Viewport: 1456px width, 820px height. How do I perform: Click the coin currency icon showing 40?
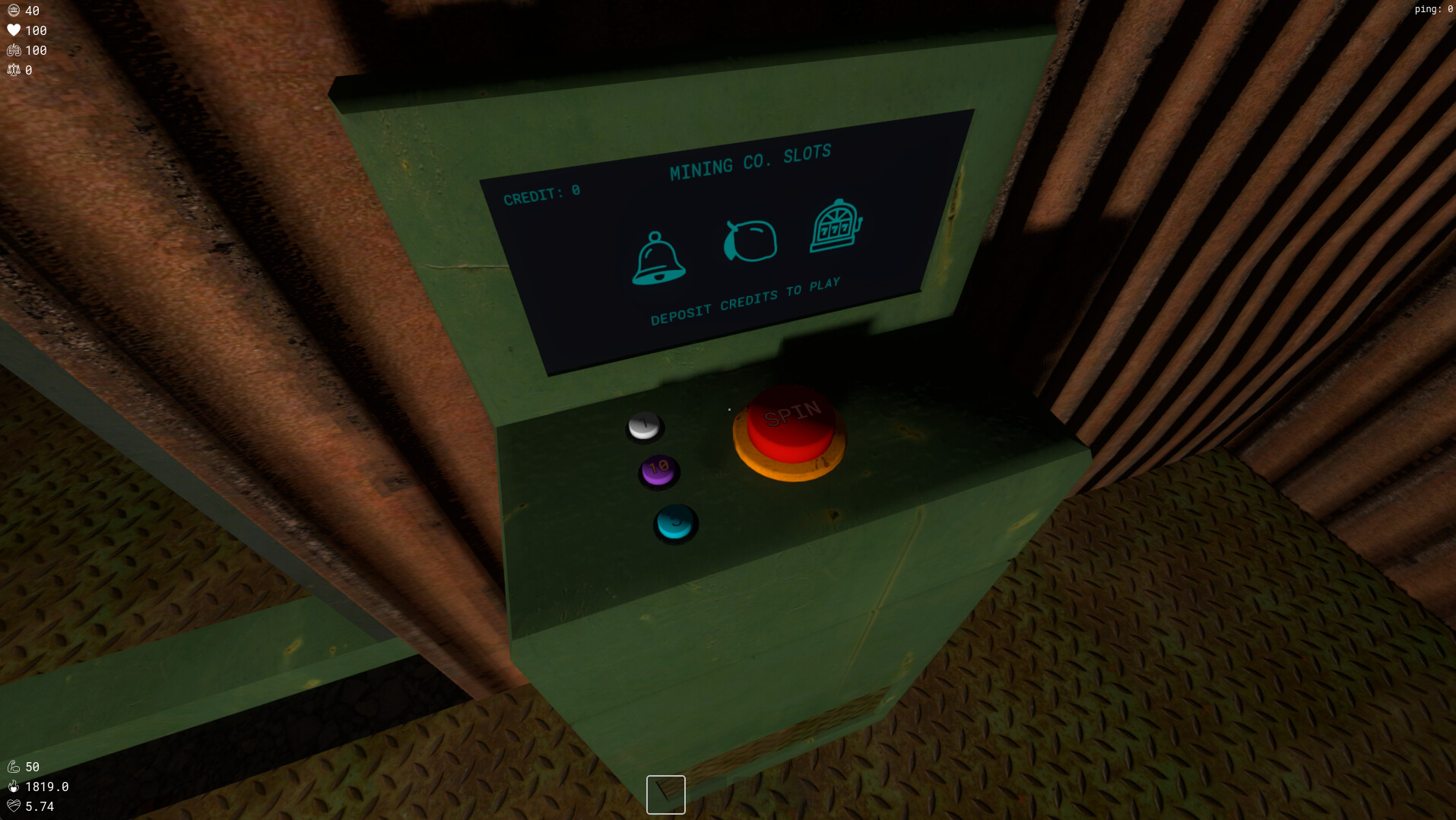pyautogui.click(x=13, y=11)
